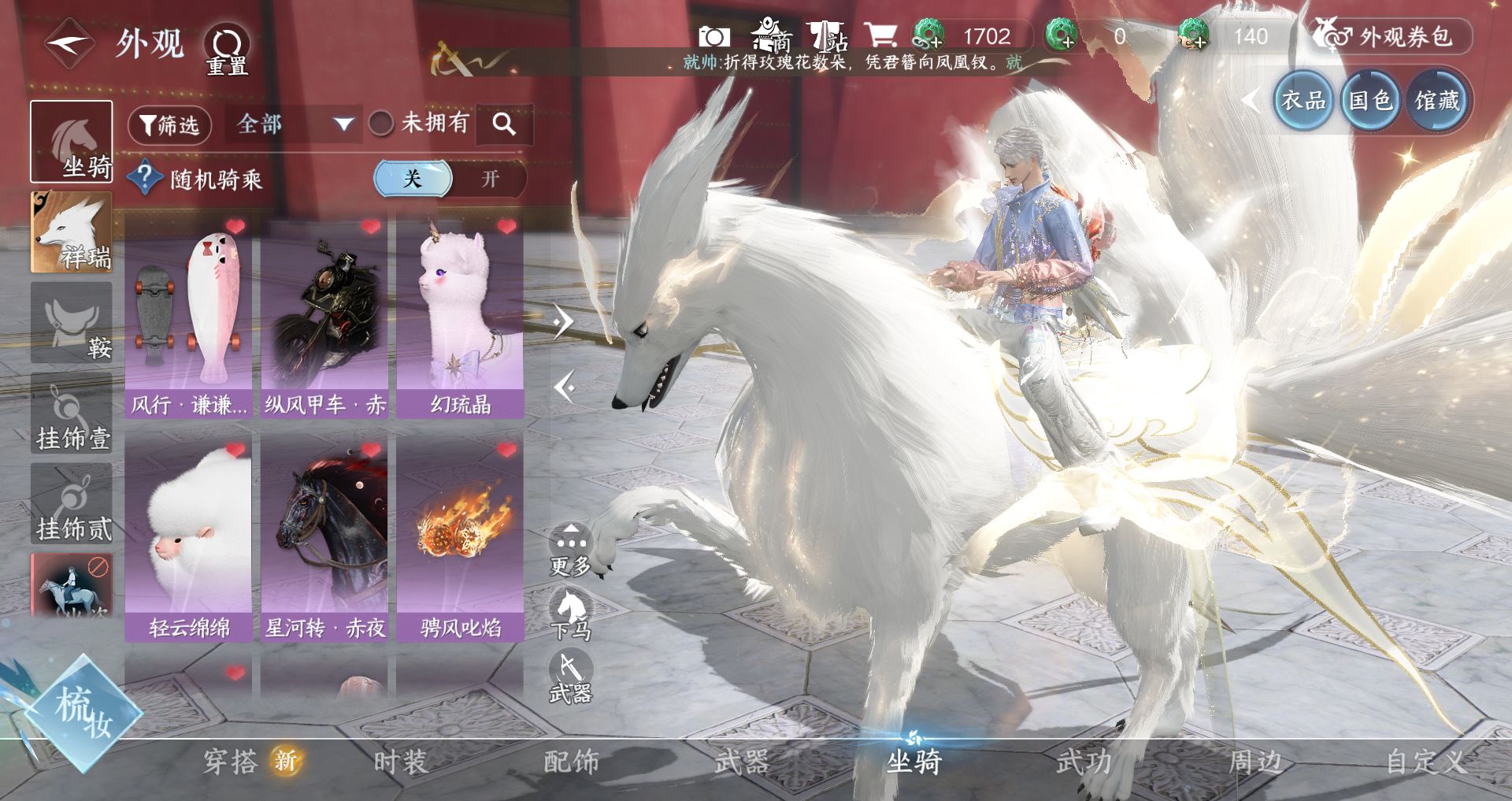Image resolution: width=1512 pixels, height=801 pixels.
Task: Dismount with the 下马 button
Action: tap(570, 614)
